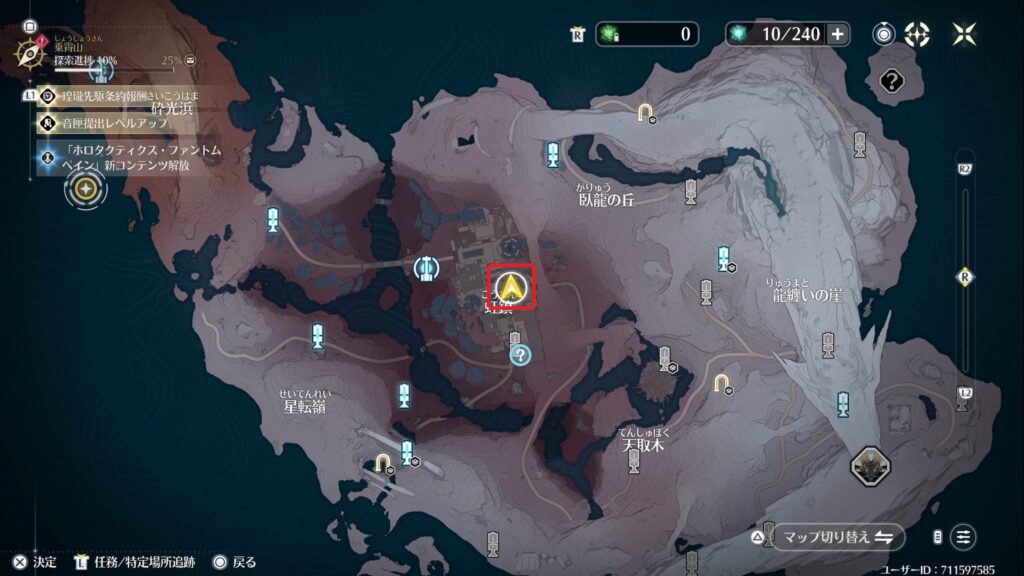Choose the blue beacon west of 臥龍の丘

(x=552, y=154)
